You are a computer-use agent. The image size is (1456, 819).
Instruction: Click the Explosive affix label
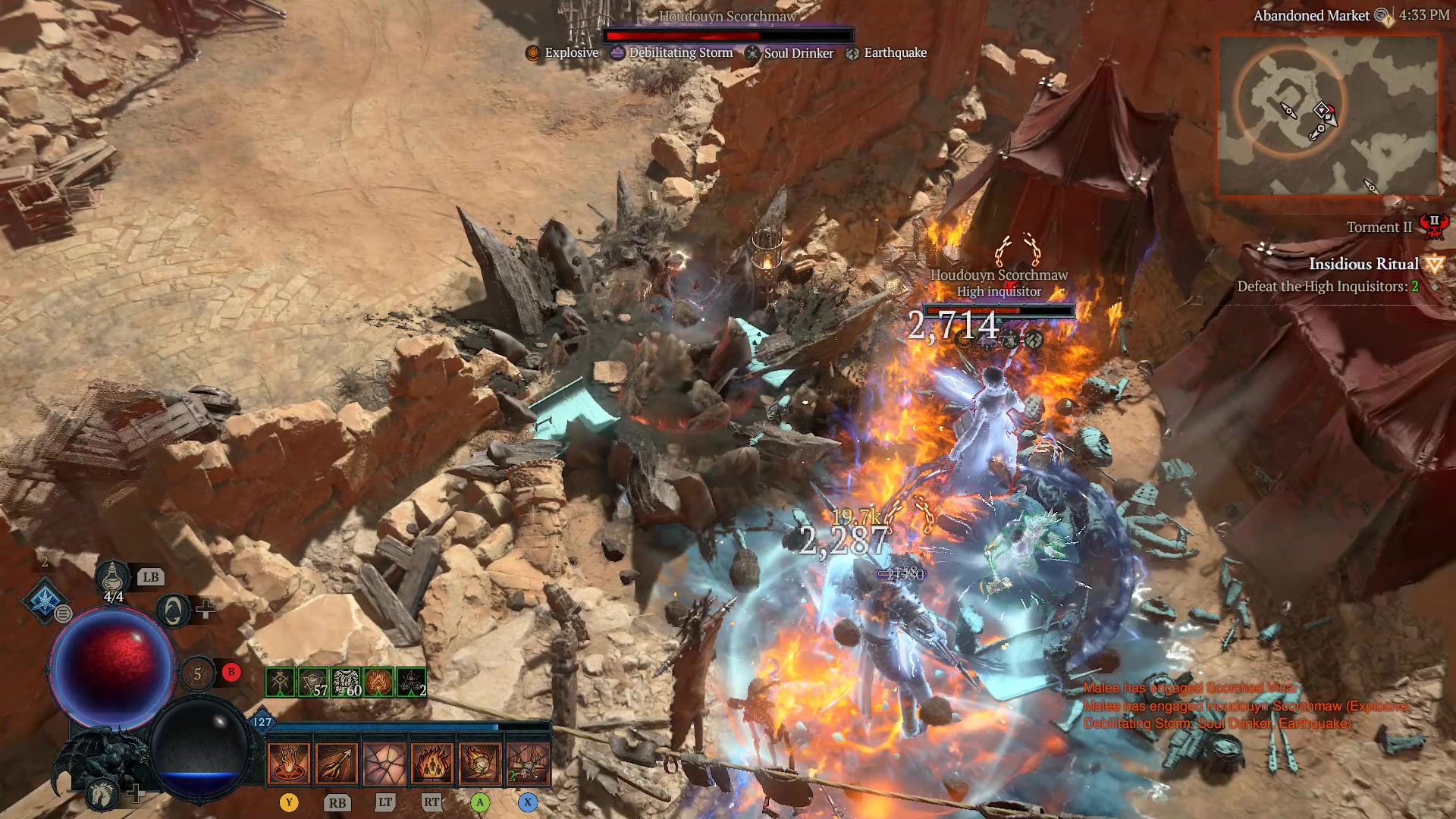click(571, 52)
